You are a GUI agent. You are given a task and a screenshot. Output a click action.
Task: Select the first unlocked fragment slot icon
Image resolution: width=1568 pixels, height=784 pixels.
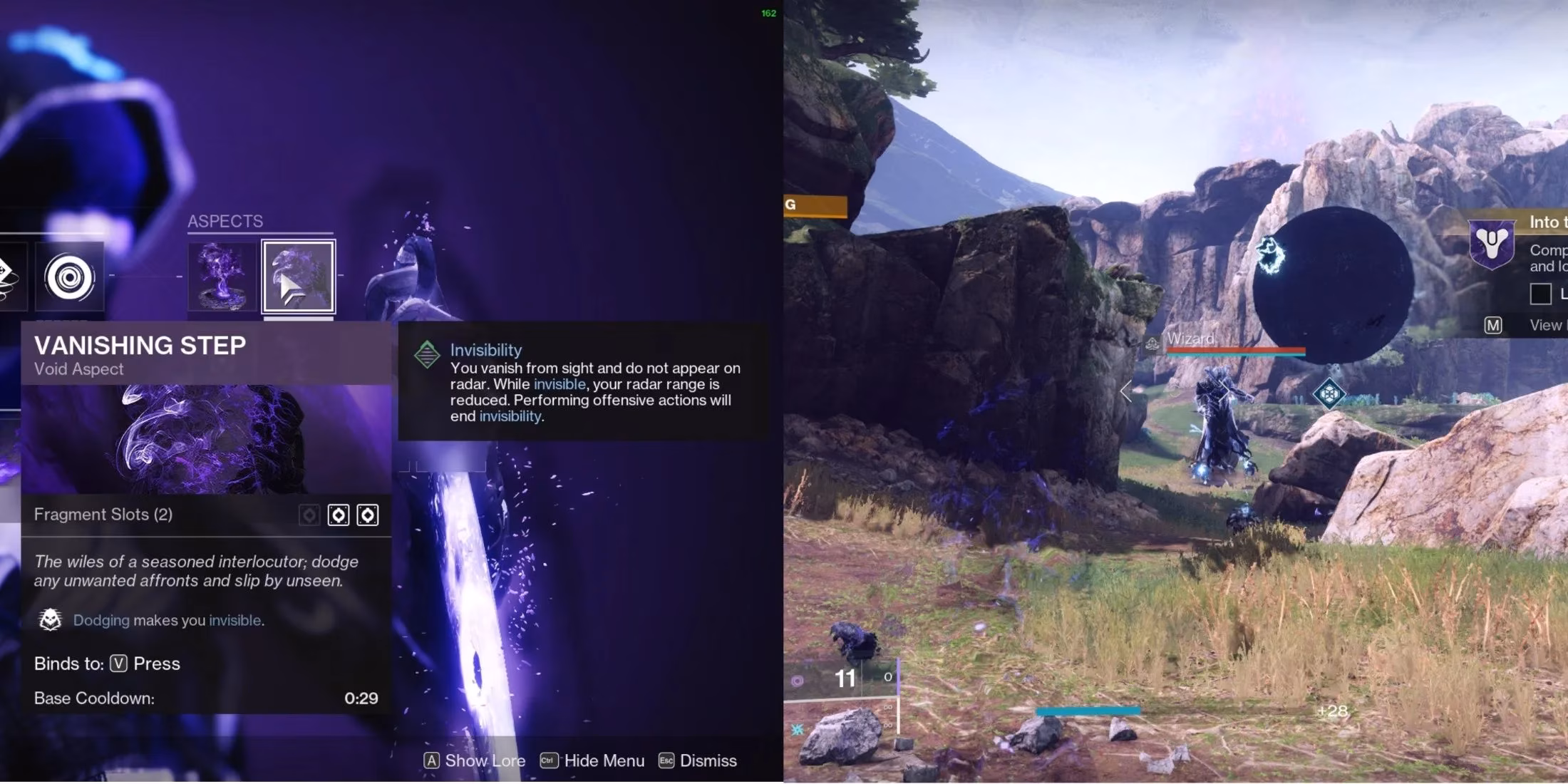(339, 515)
